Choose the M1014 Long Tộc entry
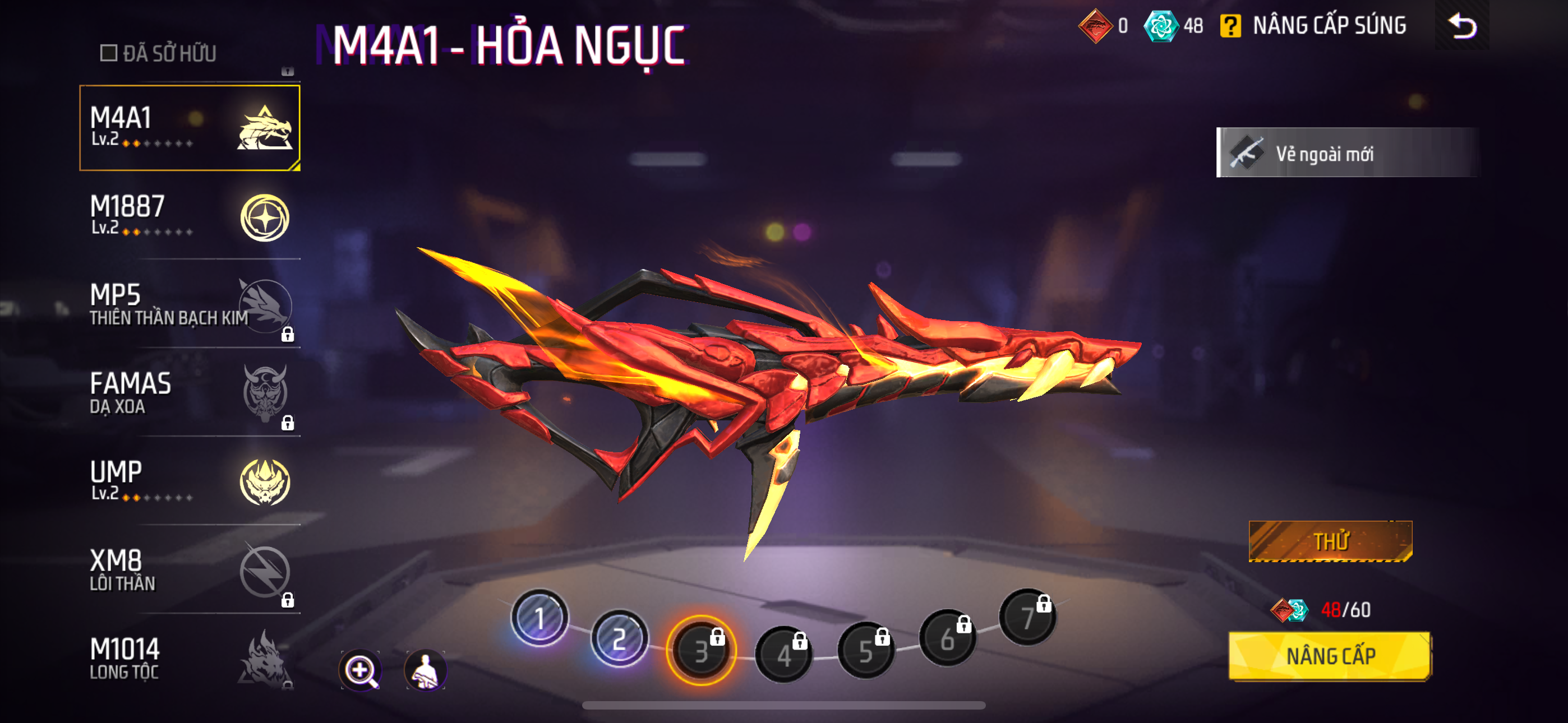Image resolution: width=1568 pixels, height=723 pixels. coord(190,659)
